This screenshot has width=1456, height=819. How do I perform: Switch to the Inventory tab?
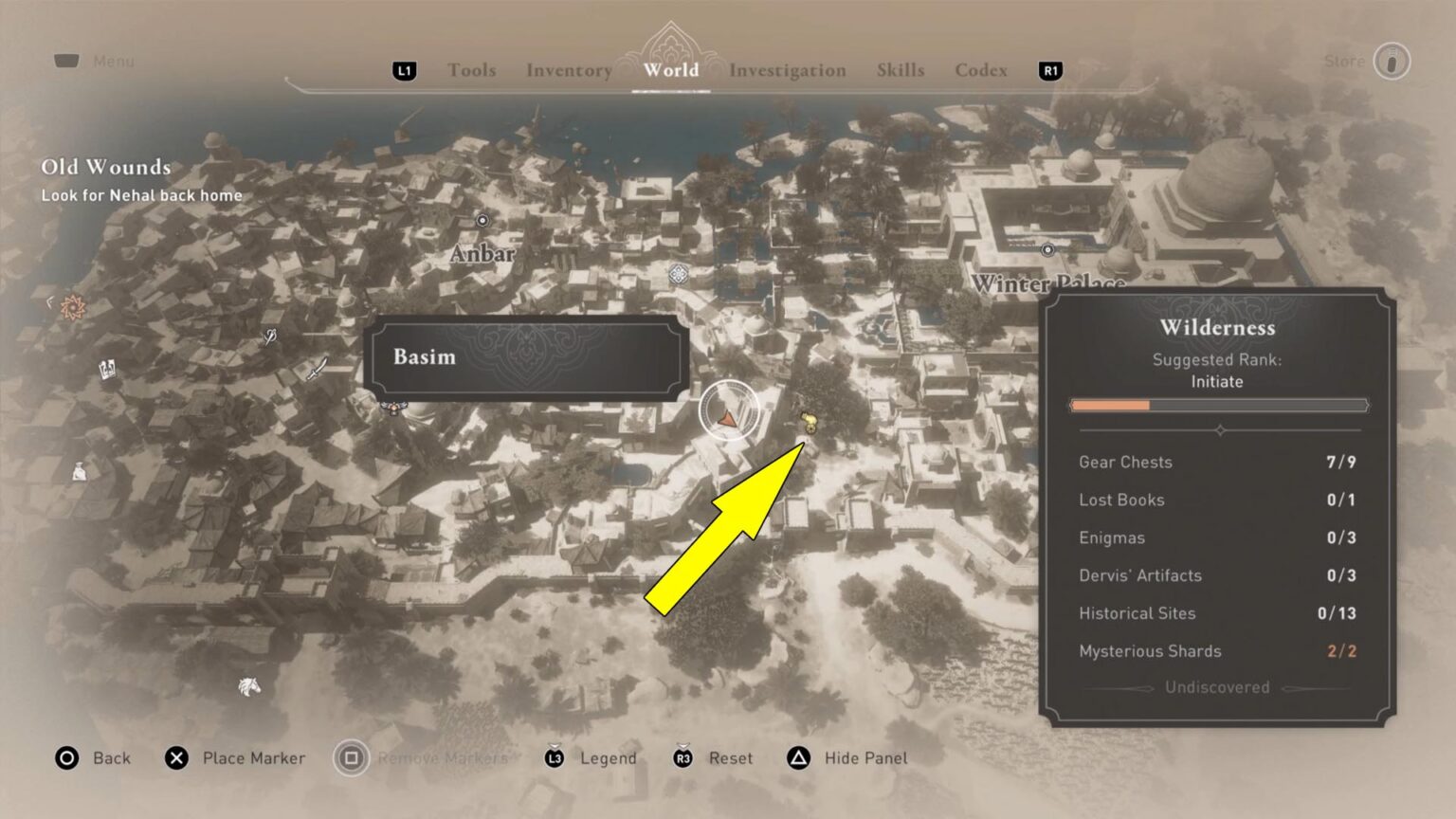pos(568,70)
